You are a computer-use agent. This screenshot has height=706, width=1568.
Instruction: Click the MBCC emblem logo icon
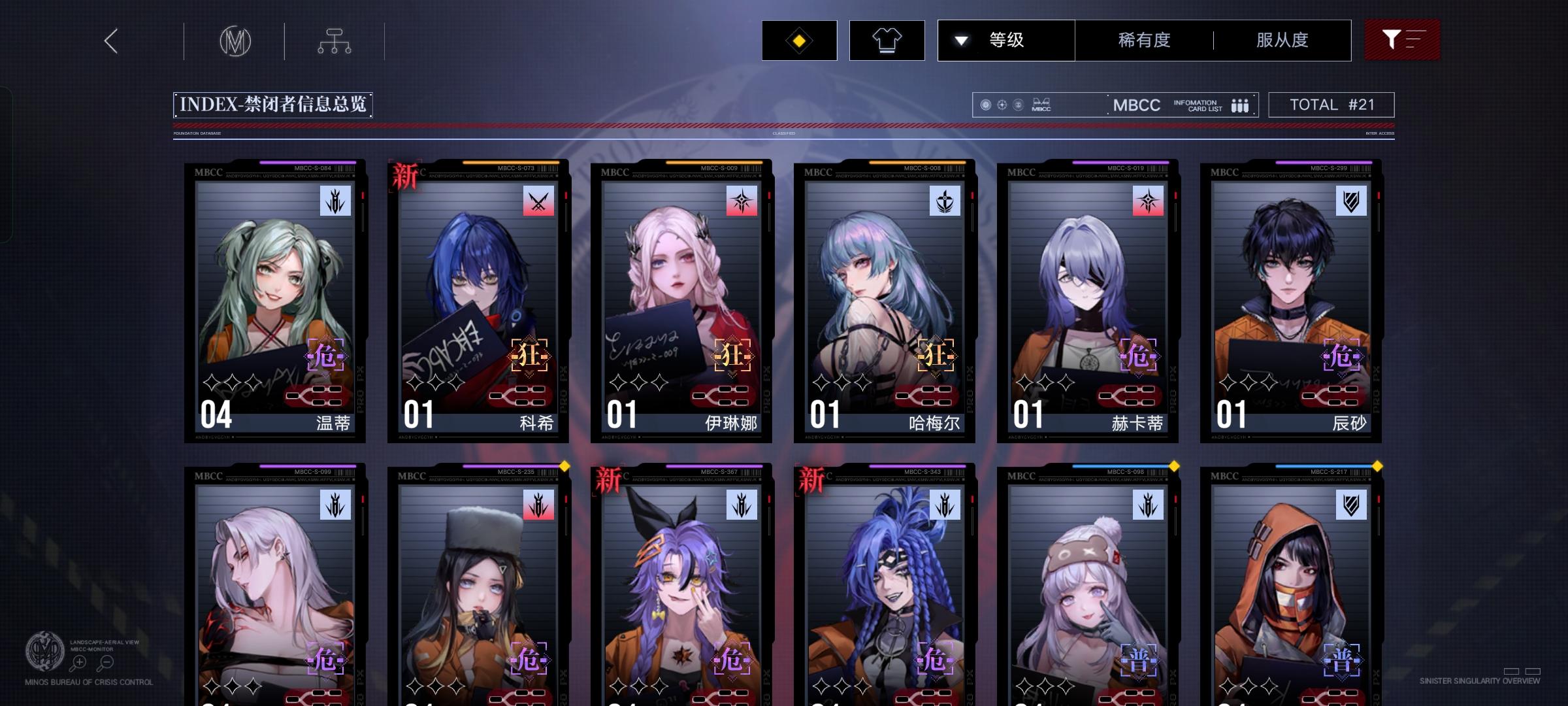click(235, 40)
